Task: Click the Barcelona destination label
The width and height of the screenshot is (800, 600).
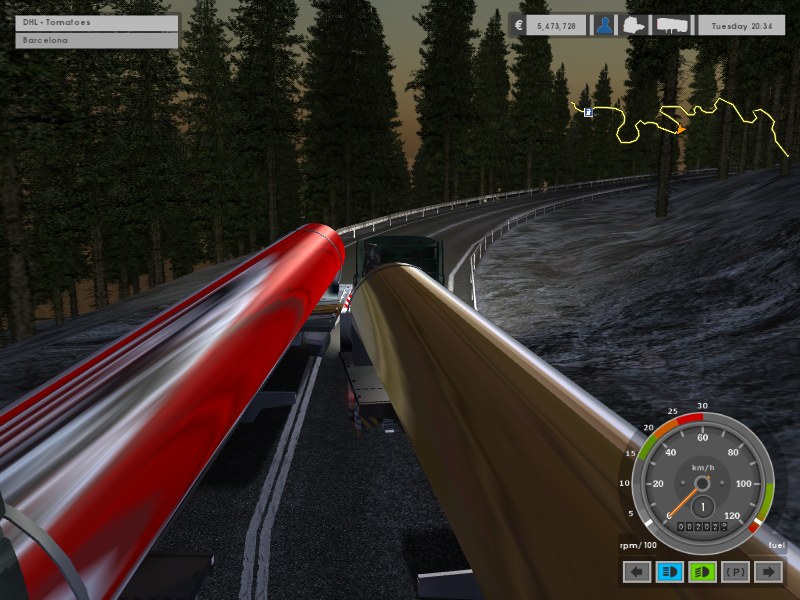Action: click(97, 41)
